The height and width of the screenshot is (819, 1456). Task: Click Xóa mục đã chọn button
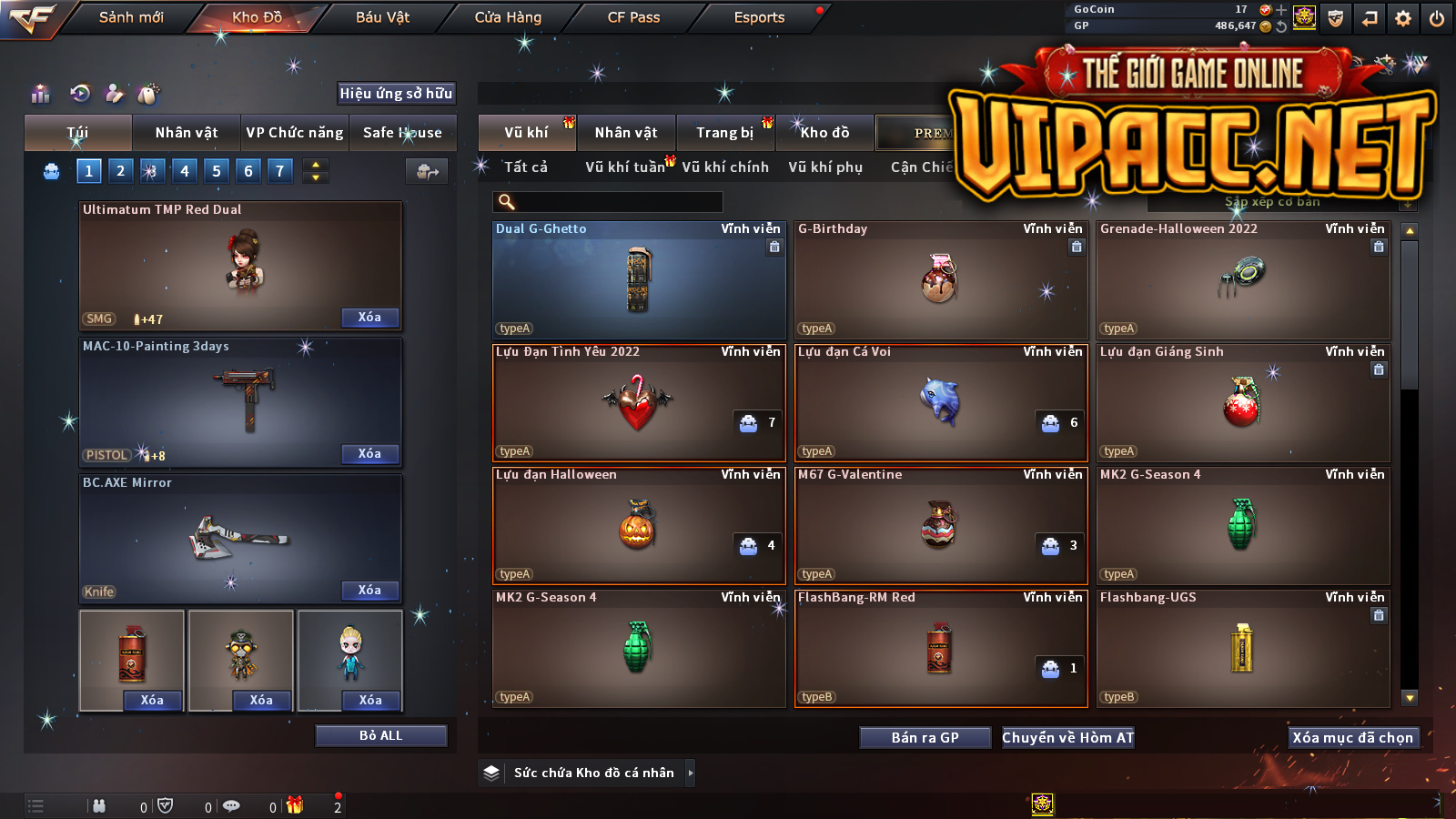[1352, 737]
